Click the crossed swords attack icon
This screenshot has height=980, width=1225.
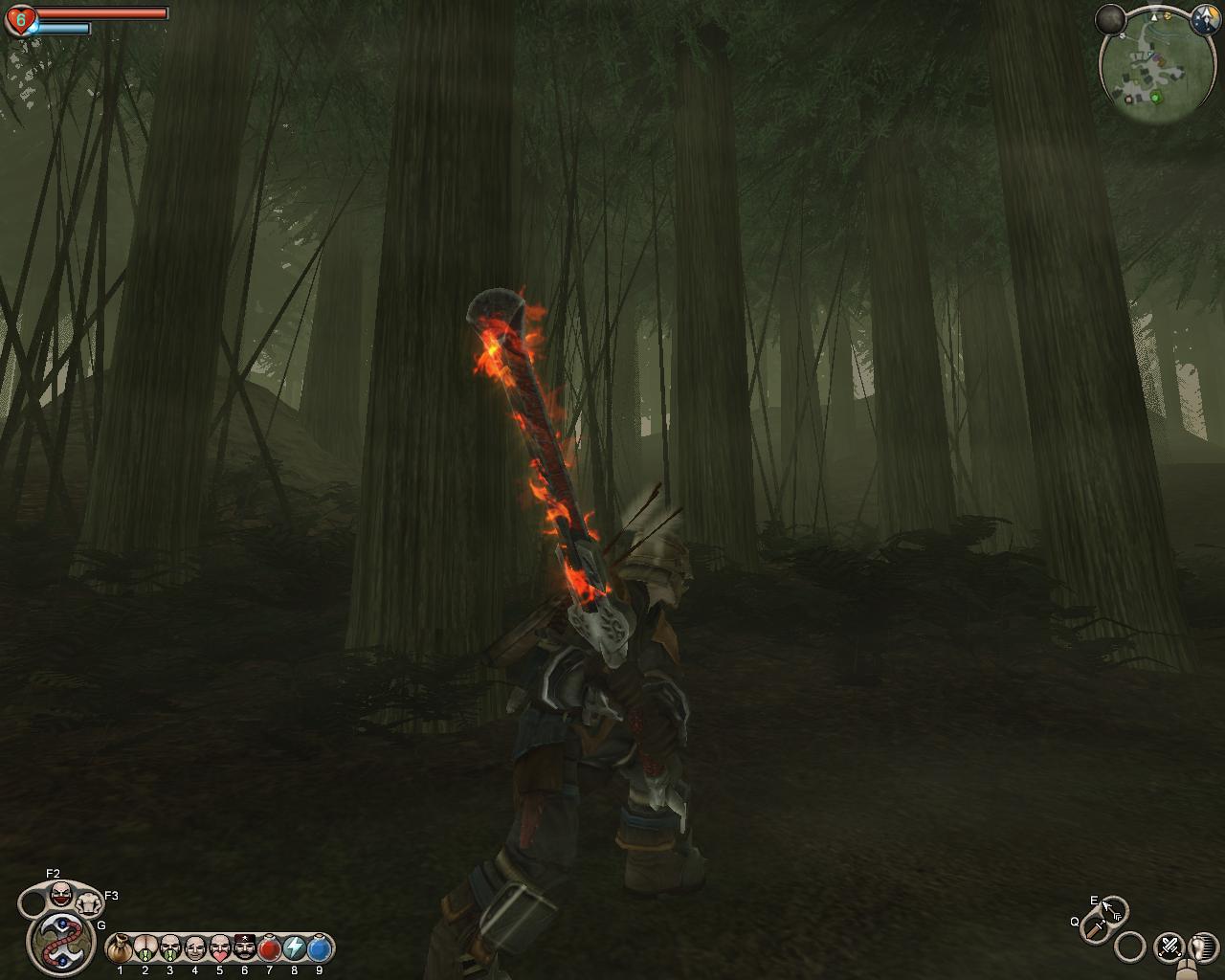pyautogui.click(x=1169, y=947)
